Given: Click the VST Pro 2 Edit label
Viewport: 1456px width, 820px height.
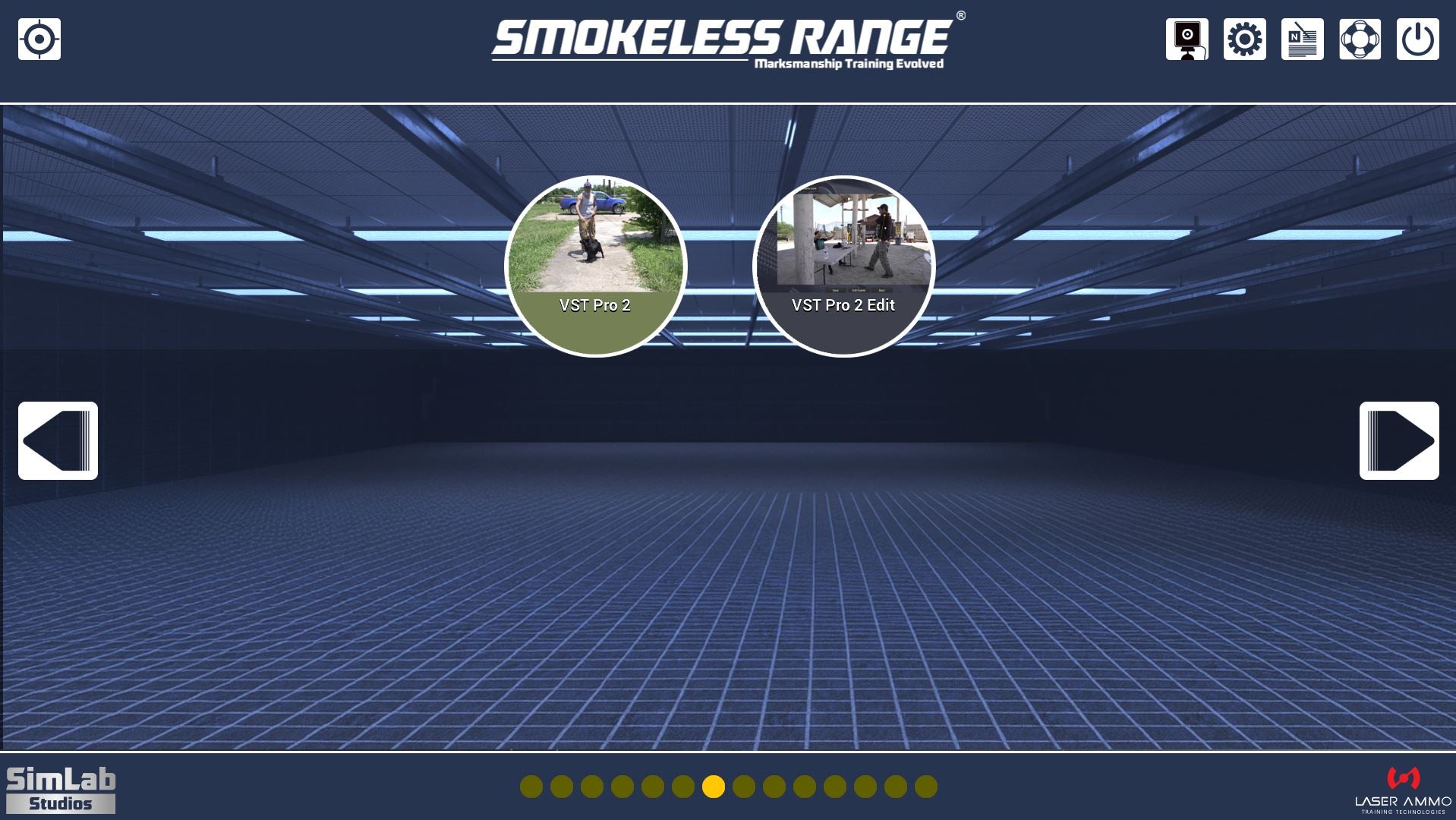Looking at the screenshot, I should pyautogui.click(x=843, y=305).
